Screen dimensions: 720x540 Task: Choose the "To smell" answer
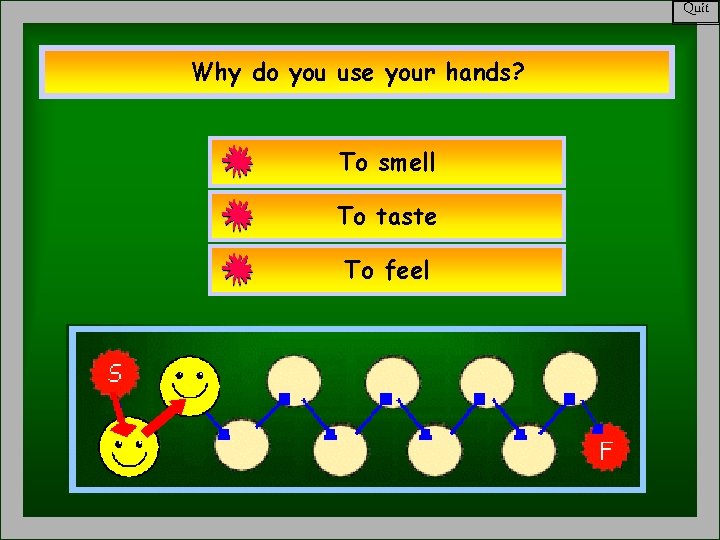386,162
